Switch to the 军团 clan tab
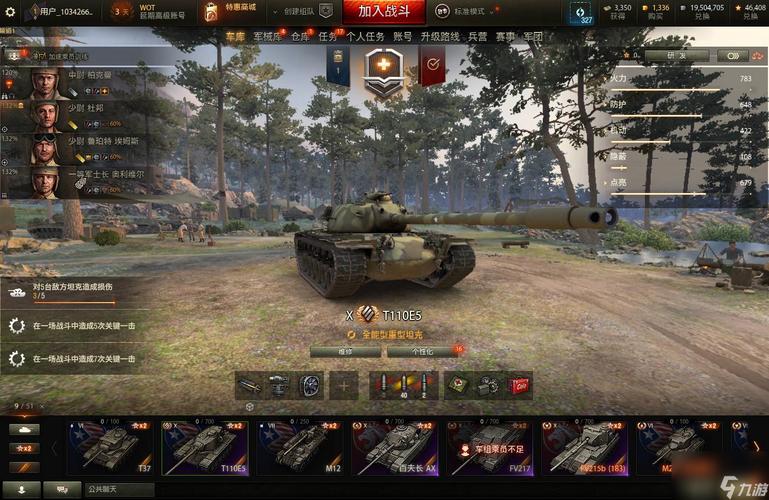Image resolution: width=769 pixels, height=500 pixels. point(534,37)
